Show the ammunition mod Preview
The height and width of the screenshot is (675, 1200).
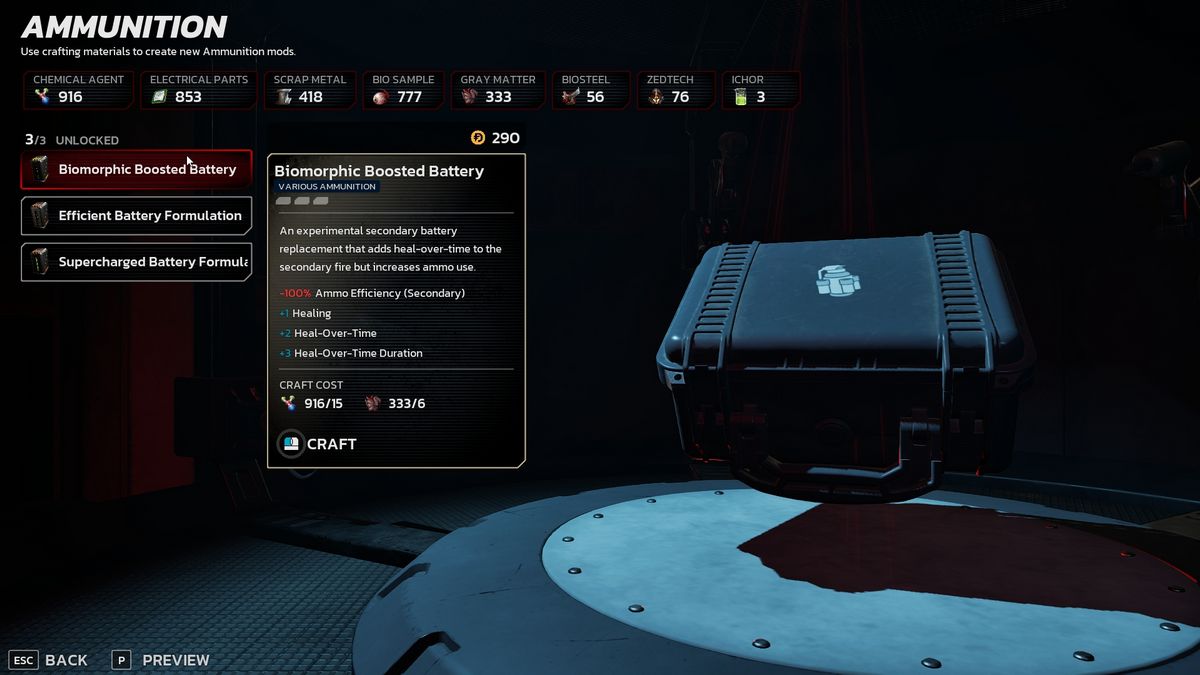click(162, 660)
